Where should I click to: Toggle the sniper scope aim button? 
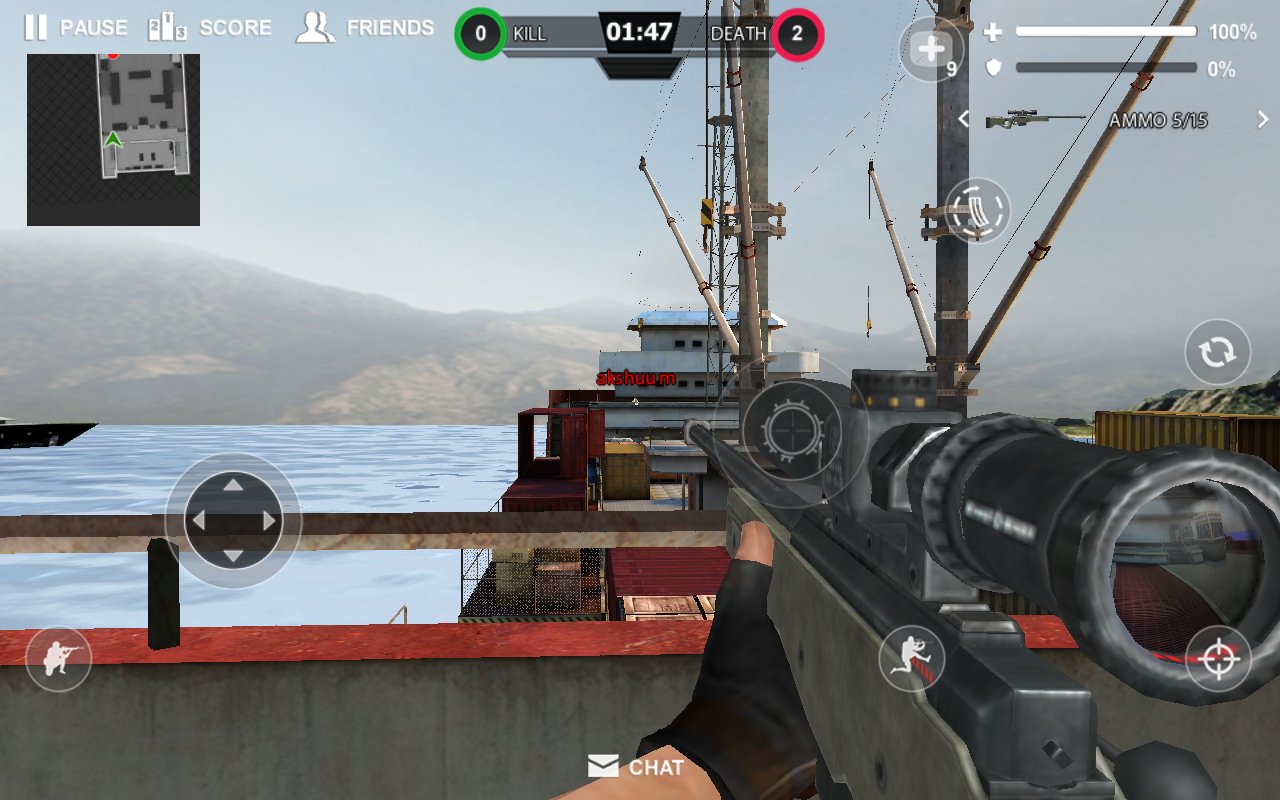(x=1218, y=659)
